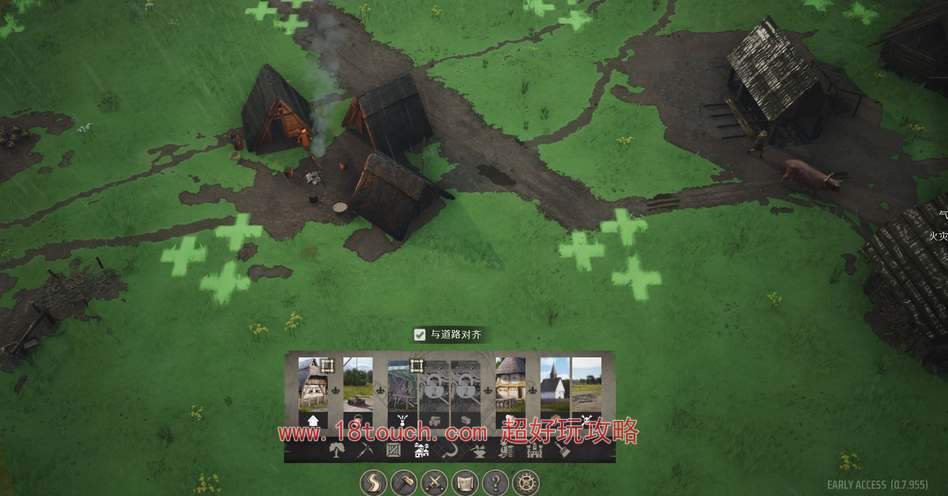Open the hammer construction menu button
The image size is (948, 496).
click(x=405, y=483)
